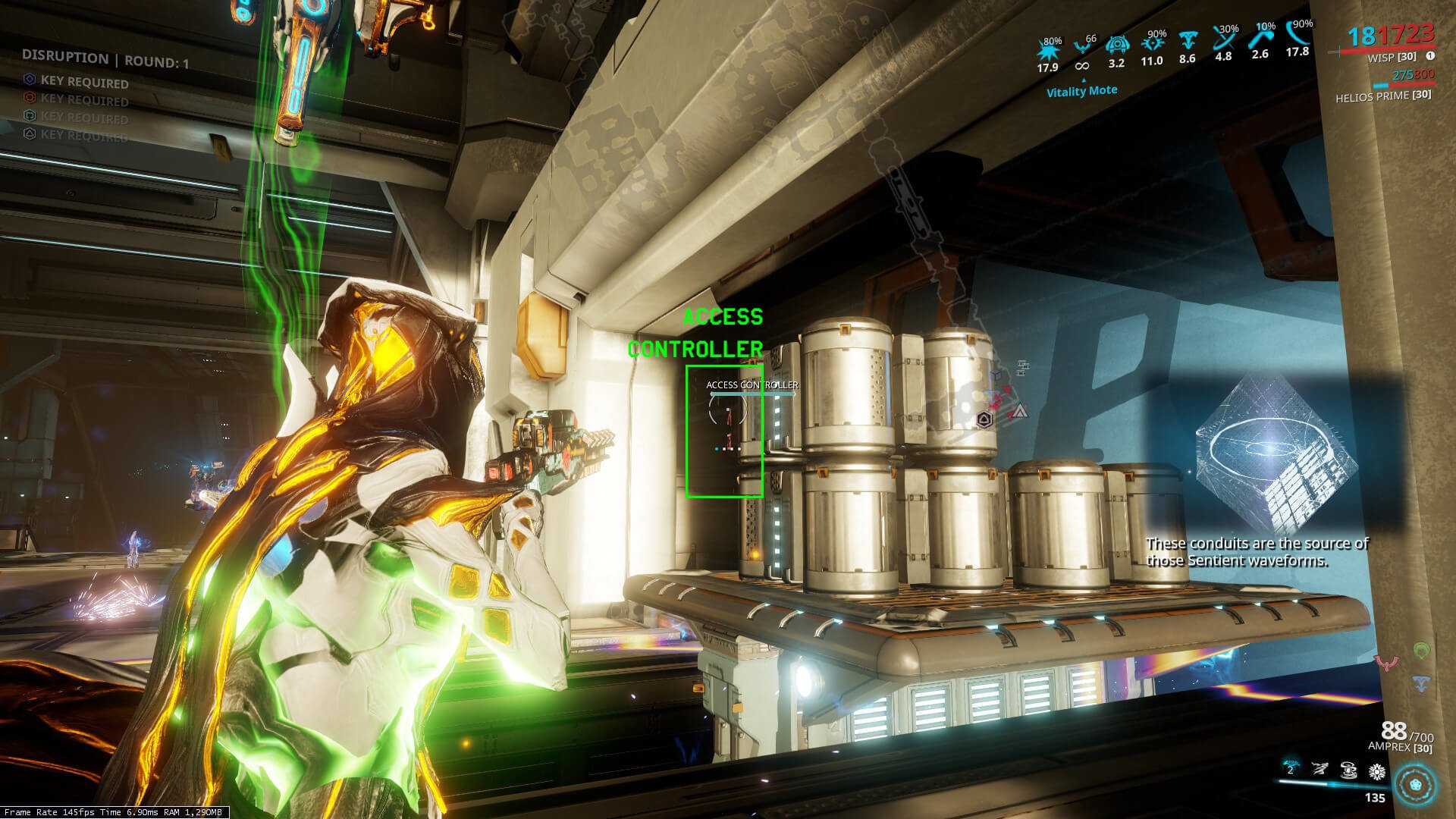Image resolution: width=1456 pixels, height=819 pixels.
Task: Cast the Wil-O-Wisp ability
Action: point(1319,770)
